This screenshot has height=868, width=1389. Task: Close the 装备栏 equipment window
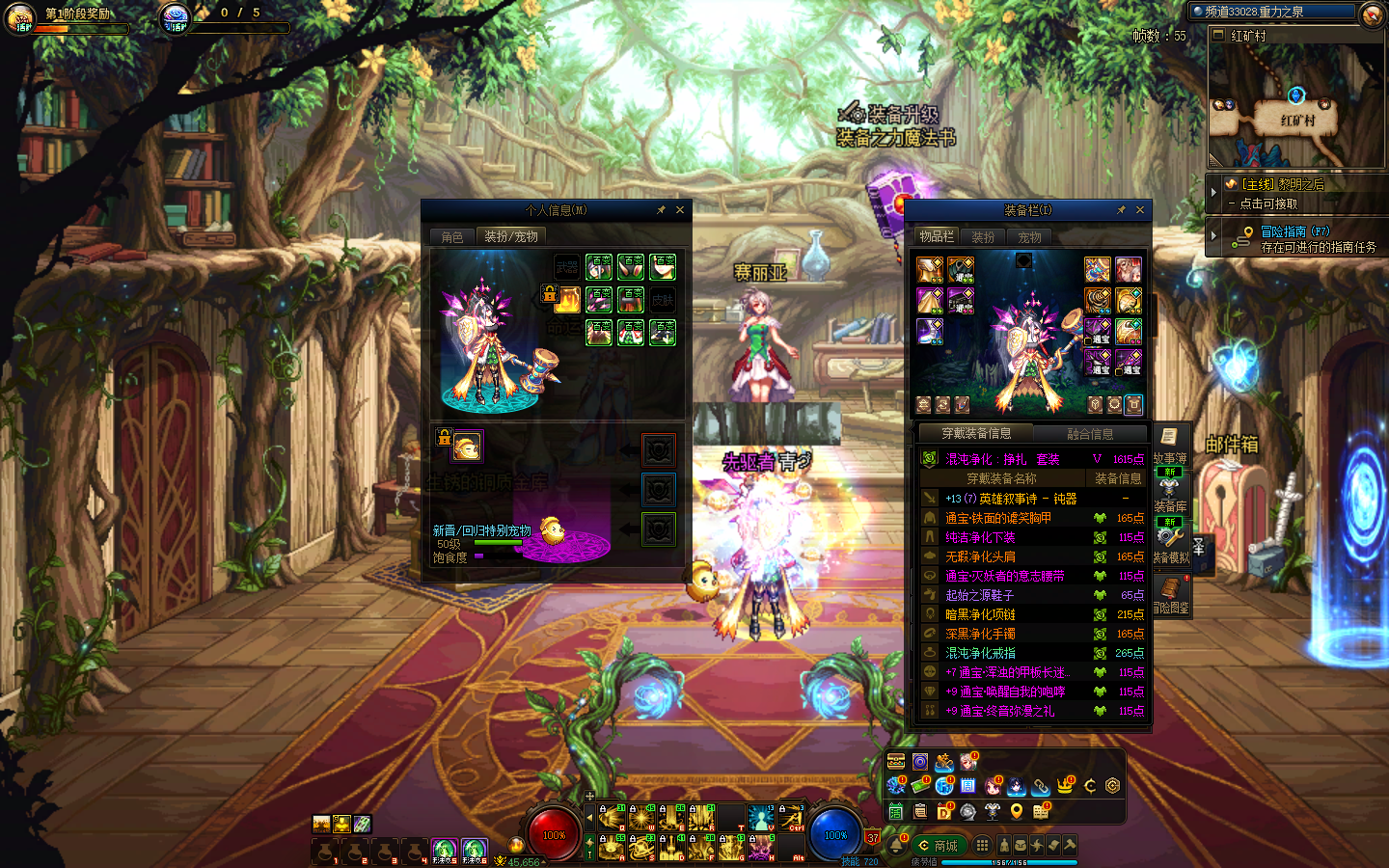1140,210
